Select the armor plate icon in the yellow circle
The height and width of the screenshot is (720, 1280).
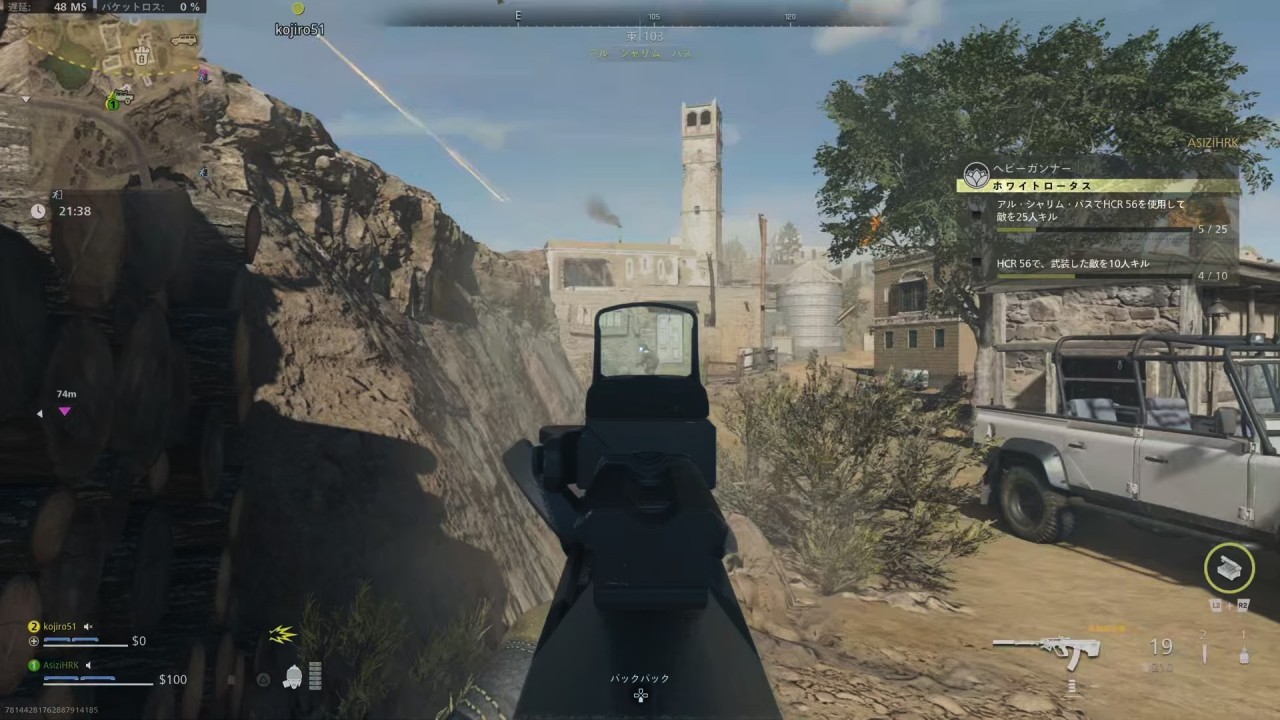[x=1228, y=568]
